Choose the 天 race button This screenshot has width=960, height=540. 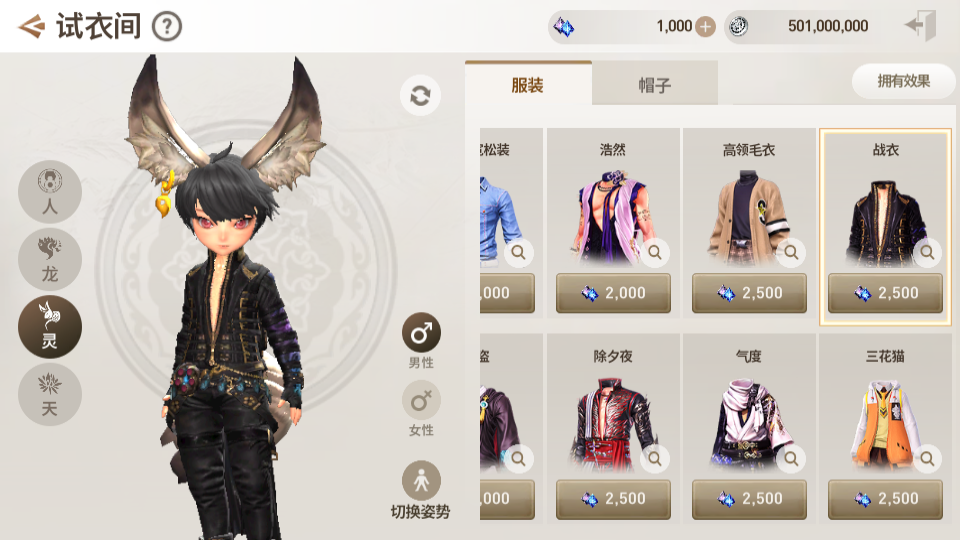[50, 394]
